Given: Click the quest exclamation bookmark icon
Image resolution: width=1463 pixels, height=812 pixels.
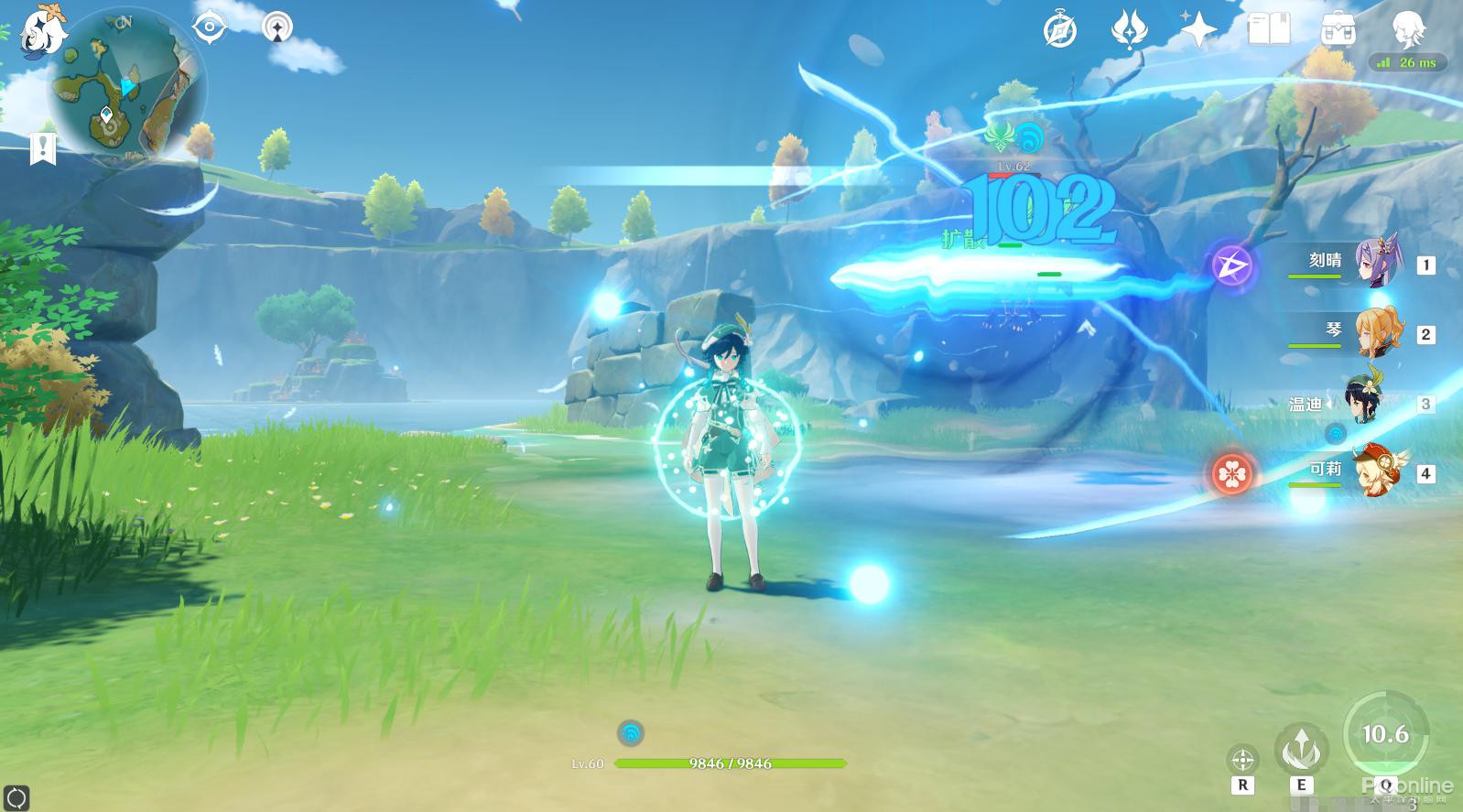Looking at the screenshot, I should coord(43,148).
